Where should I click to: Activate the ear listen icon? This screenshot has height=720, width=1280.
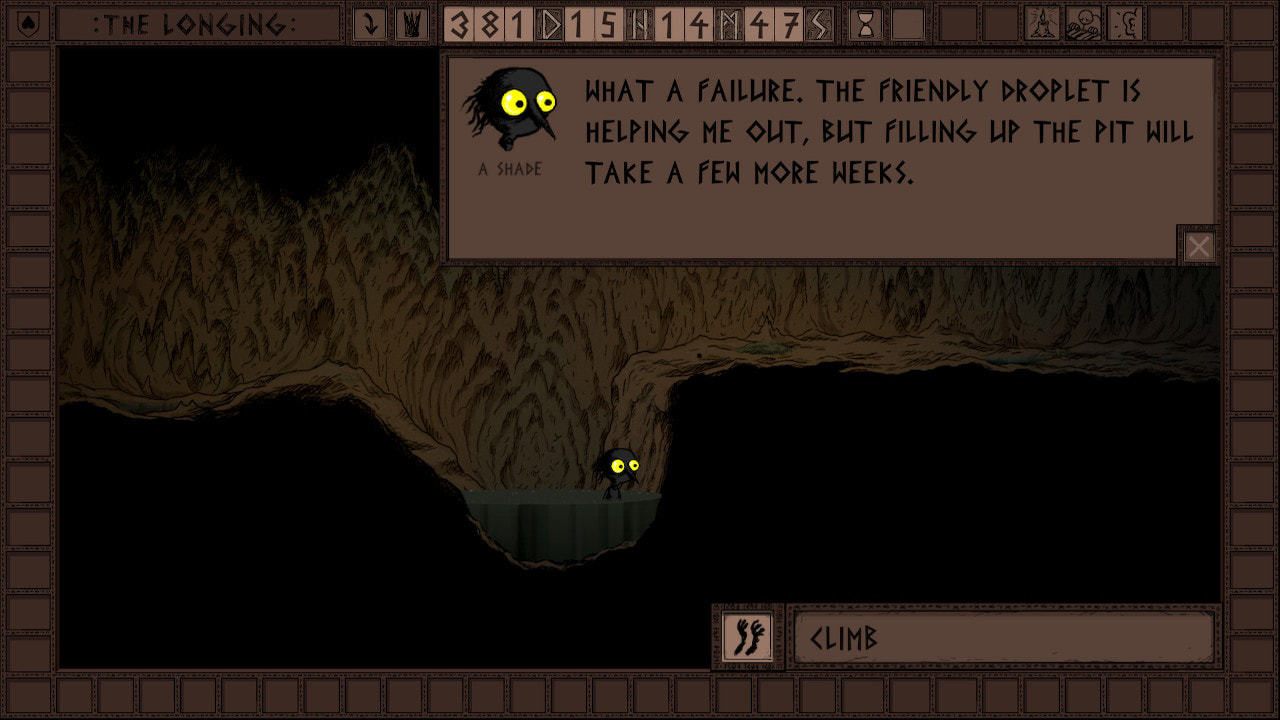click(x=1125, y=24)
